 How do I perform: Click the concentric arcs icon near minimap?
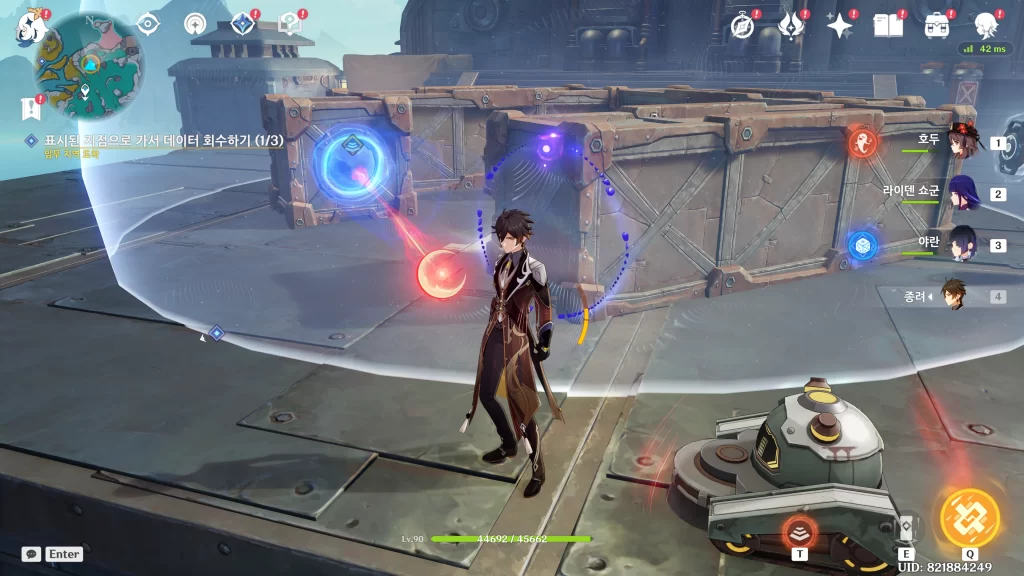click(196, 23)
